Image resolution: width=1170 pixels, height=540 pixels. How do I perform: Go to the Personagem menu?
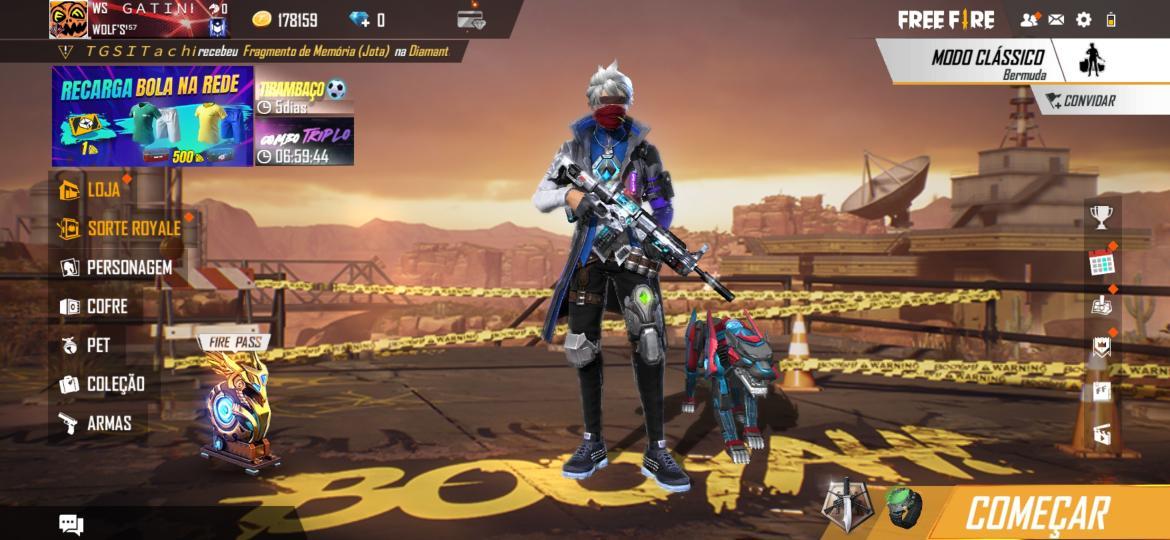point(116,267)
